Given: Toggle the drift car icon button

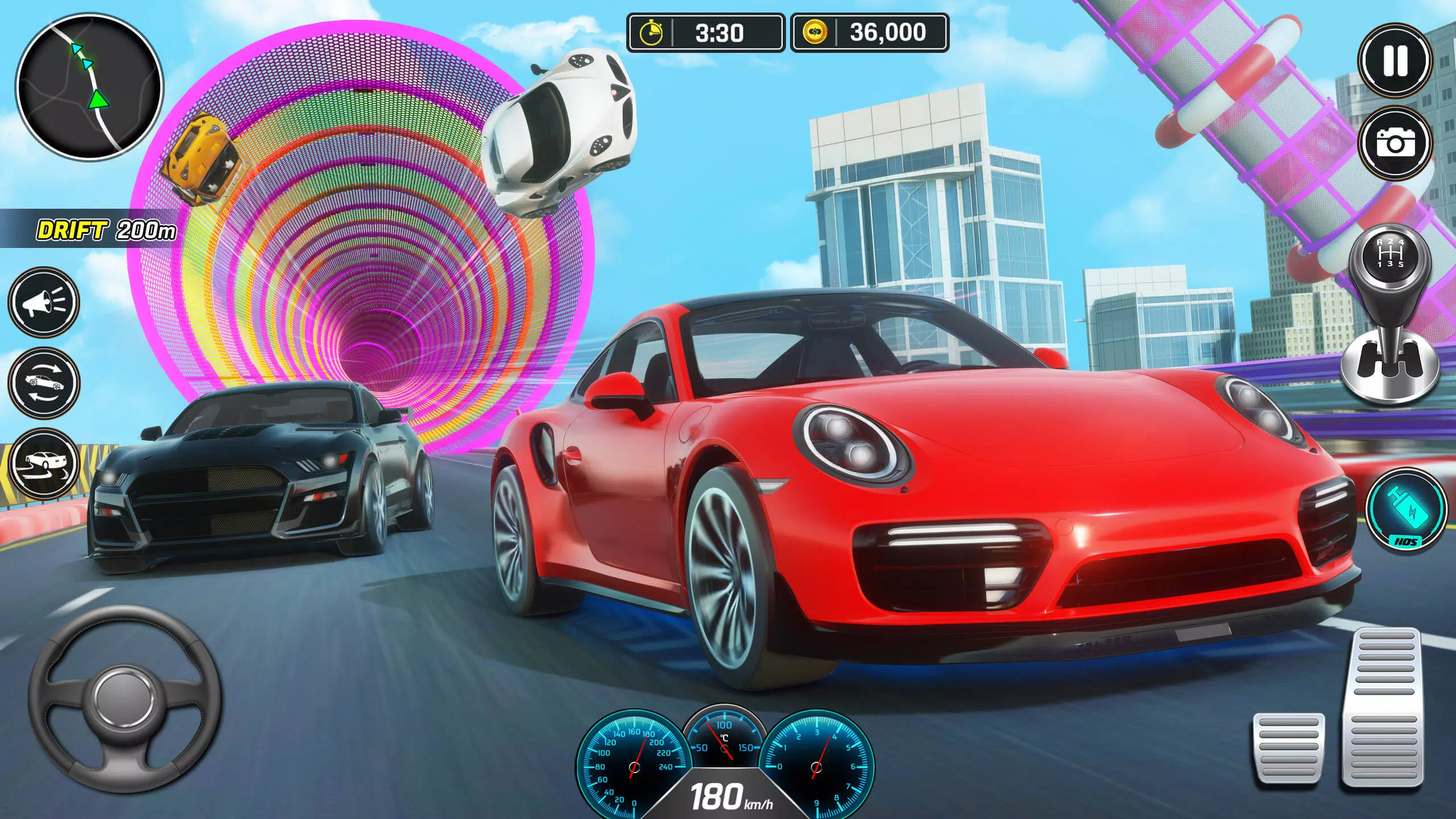Looking at the screenshot, I should tap(43, 462).
